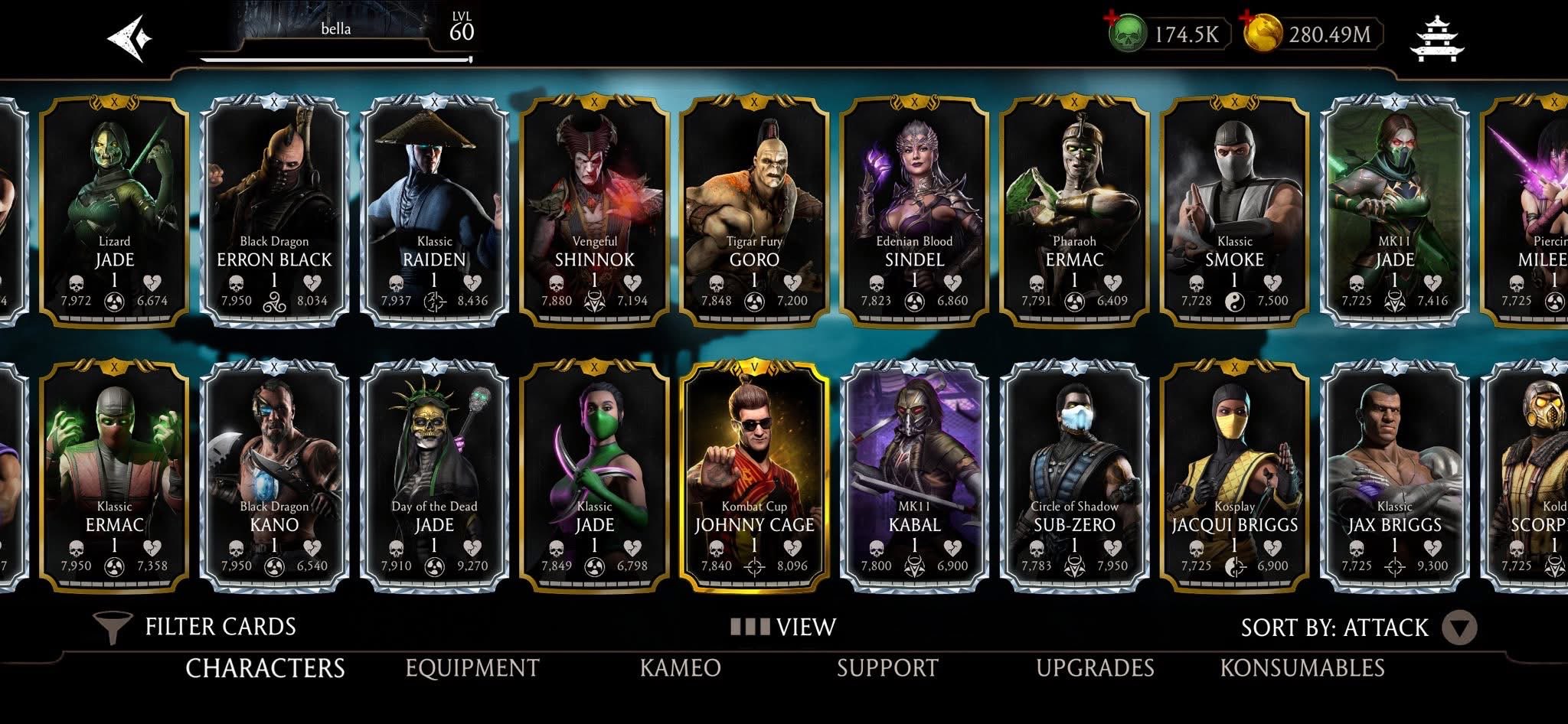
Task: Go back using the arrow button
Action: [129, 37]
